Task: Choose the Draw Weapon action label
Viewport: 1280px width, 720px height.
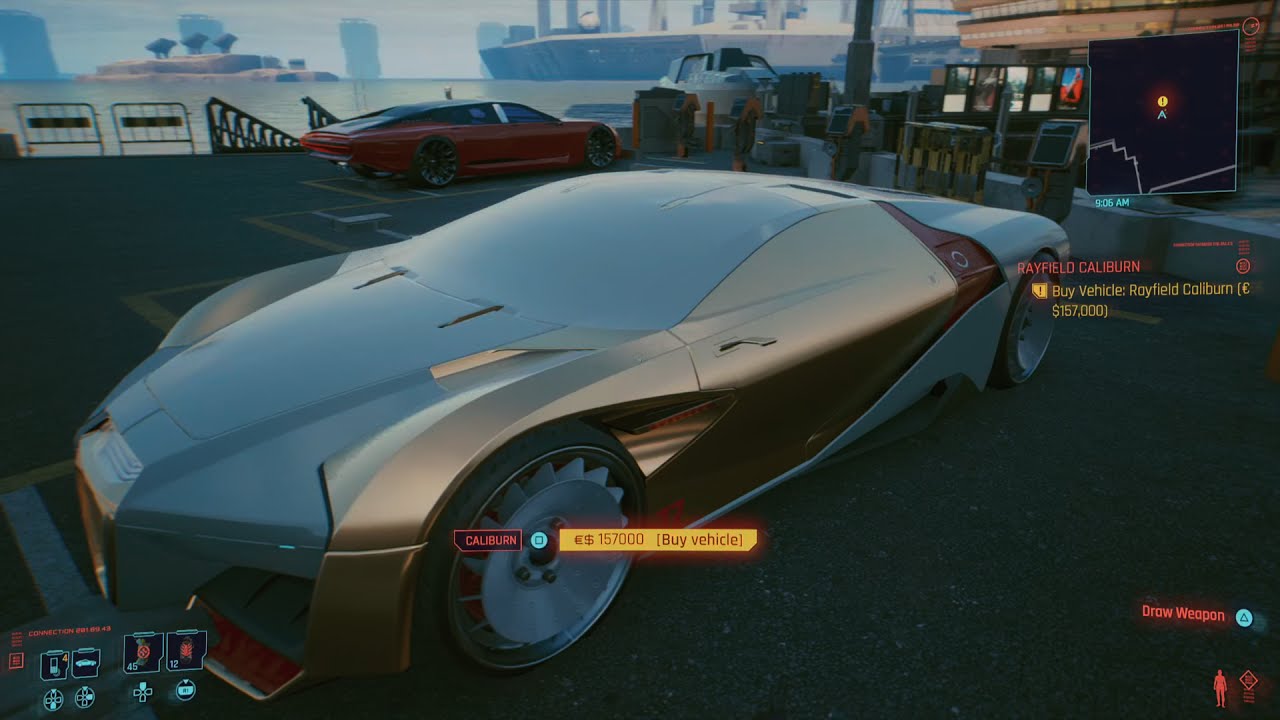Action: tap(1183, 614)
